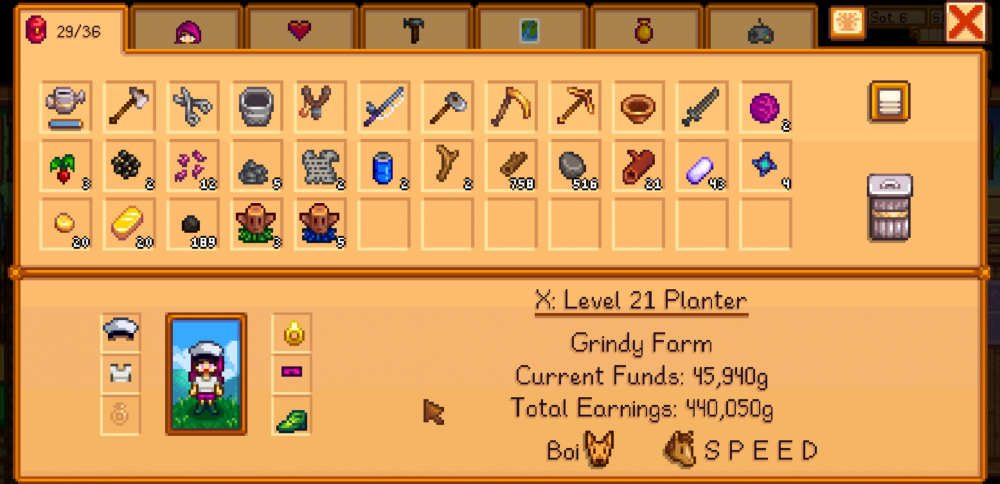This screenshot has height=484, width=1000.
Task: Open the social tab with the heart
Action: 299,31
